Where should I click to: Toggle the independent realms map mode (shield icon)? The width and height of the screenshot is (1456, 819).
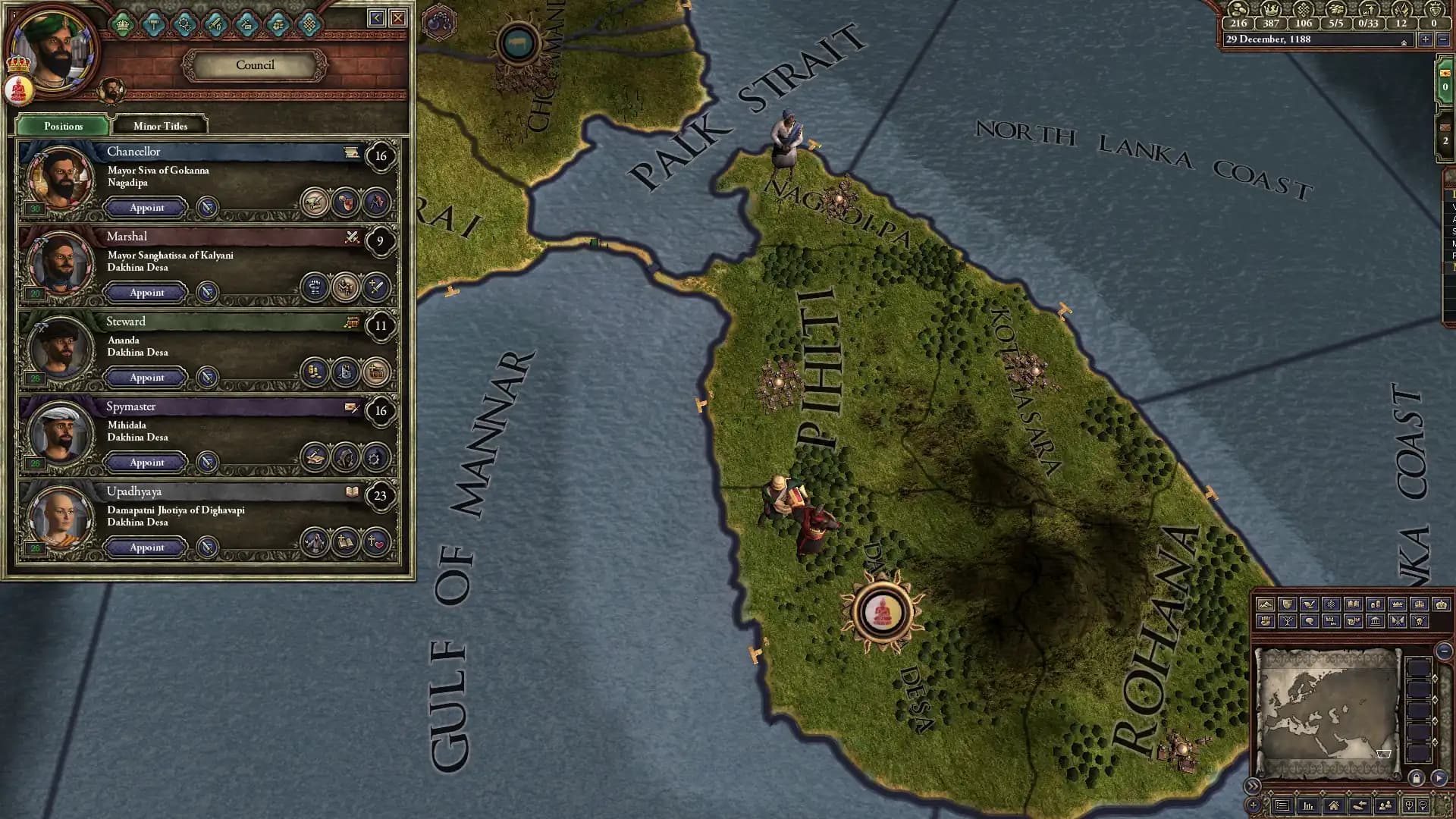point(1287,604)
